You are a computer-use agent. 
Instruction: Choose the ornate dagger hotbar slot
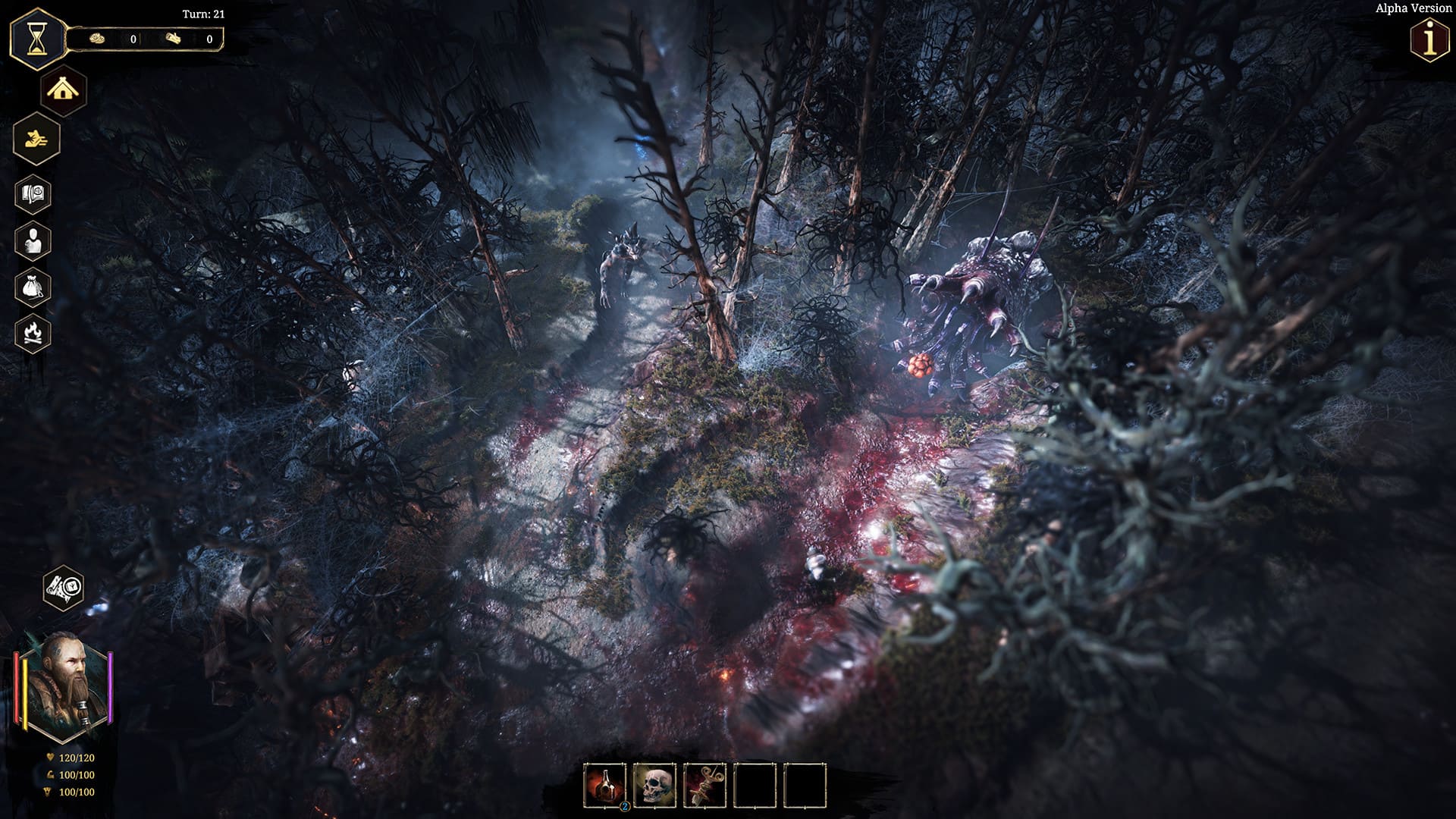(x=704, y=786)
